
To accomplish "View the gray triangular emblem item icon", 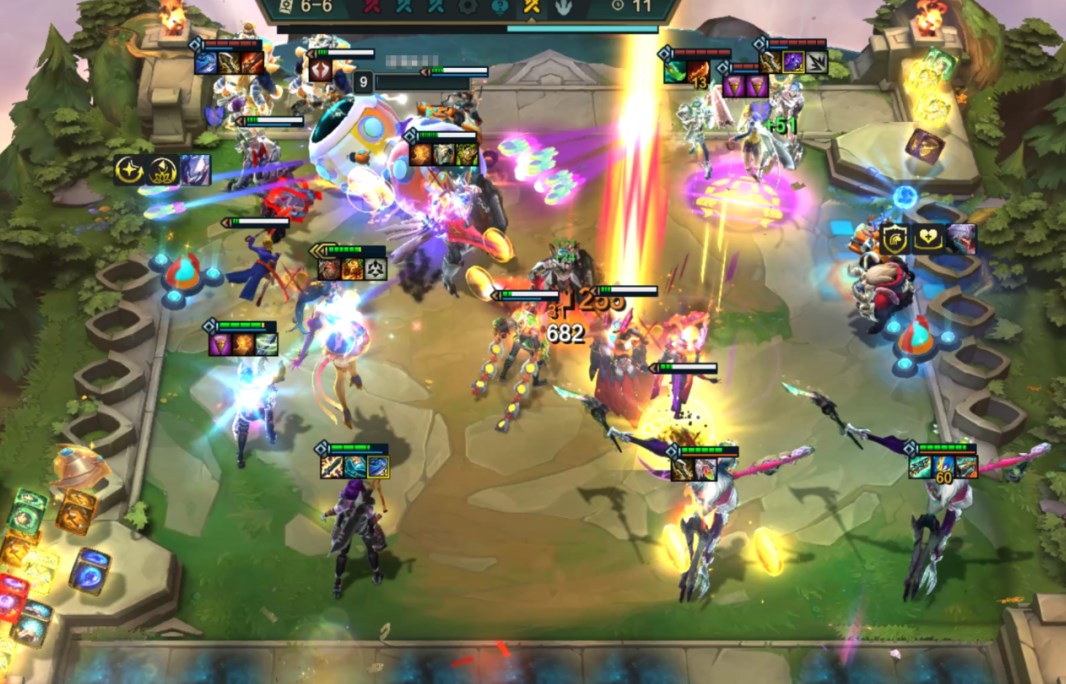I will [x=377, y=269].
